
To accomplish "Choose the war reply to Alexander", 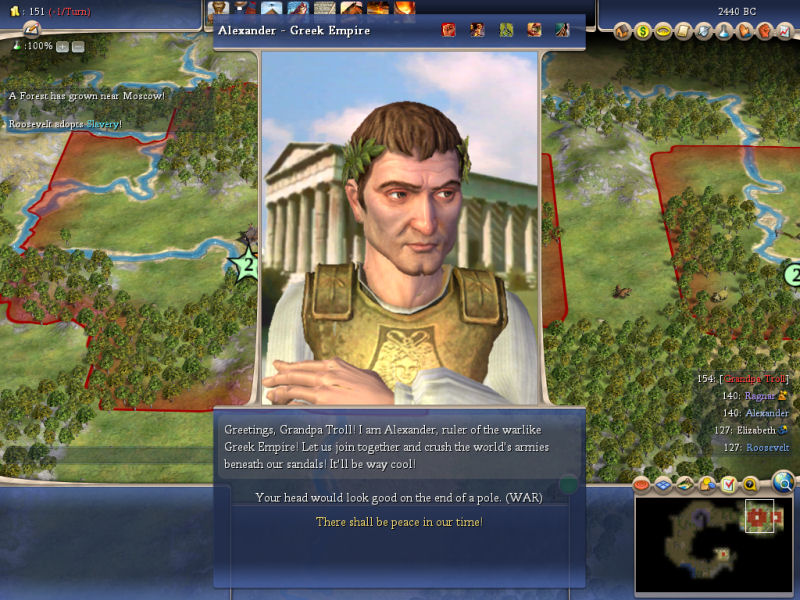I will [x=399, y=497].
